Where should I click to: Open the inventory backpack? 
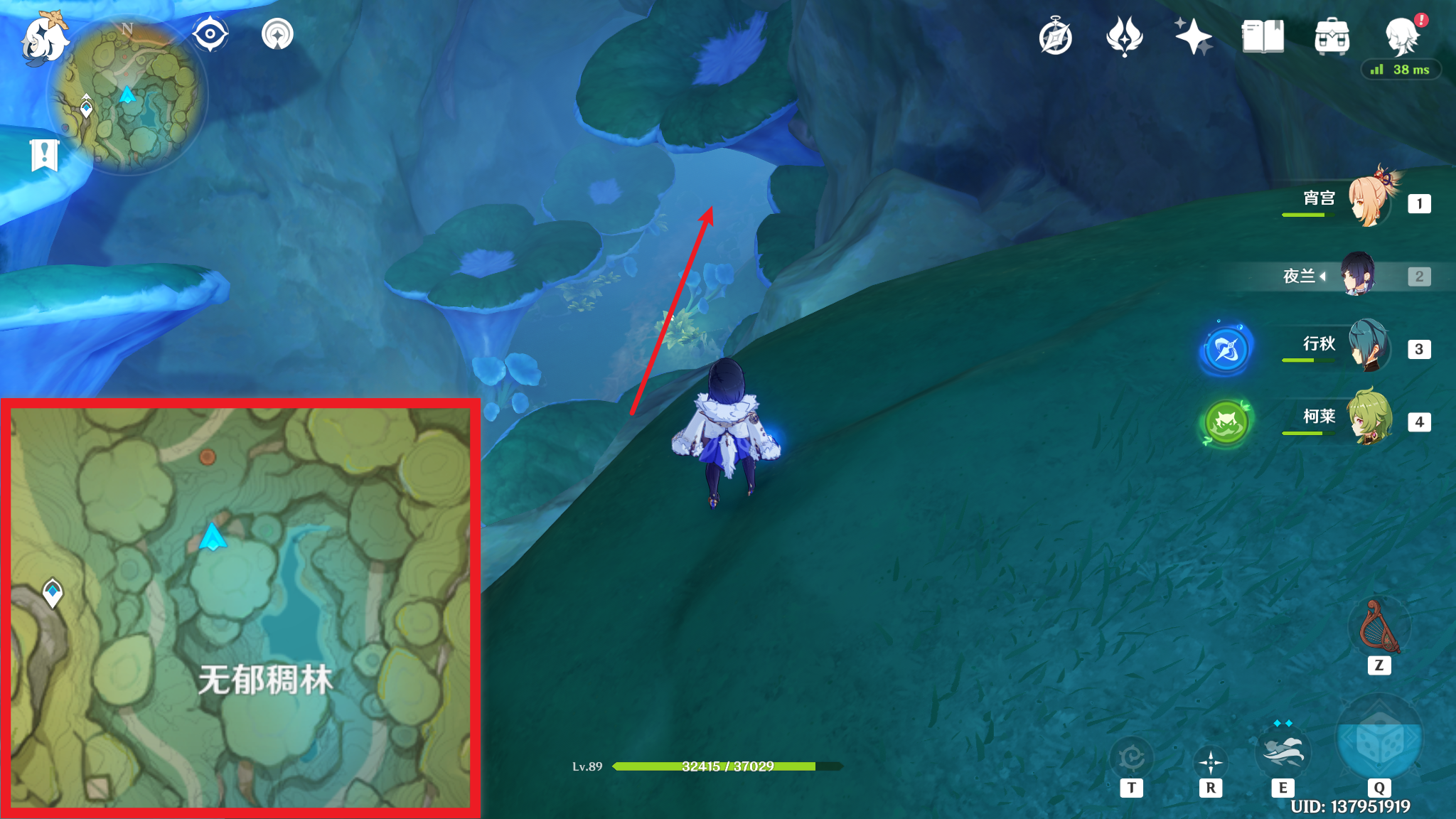tap(1332, 37)
